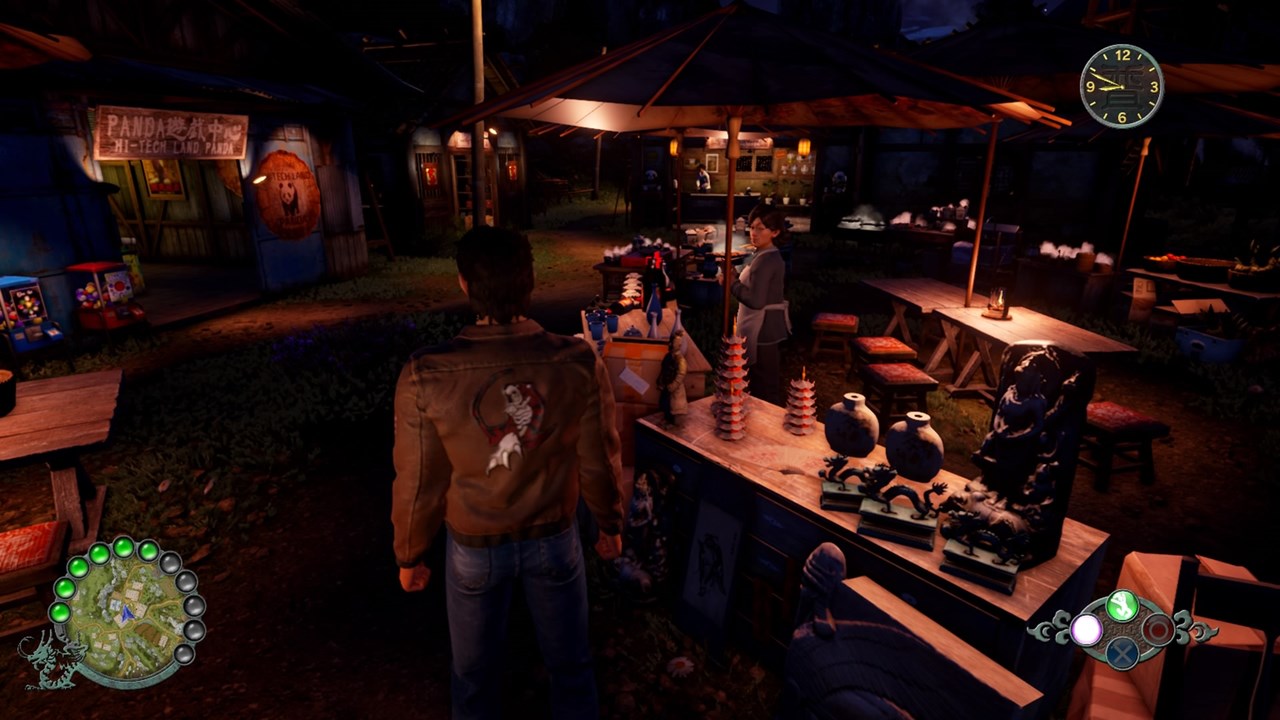Activate the green running figure action icon

[1123, 605]
